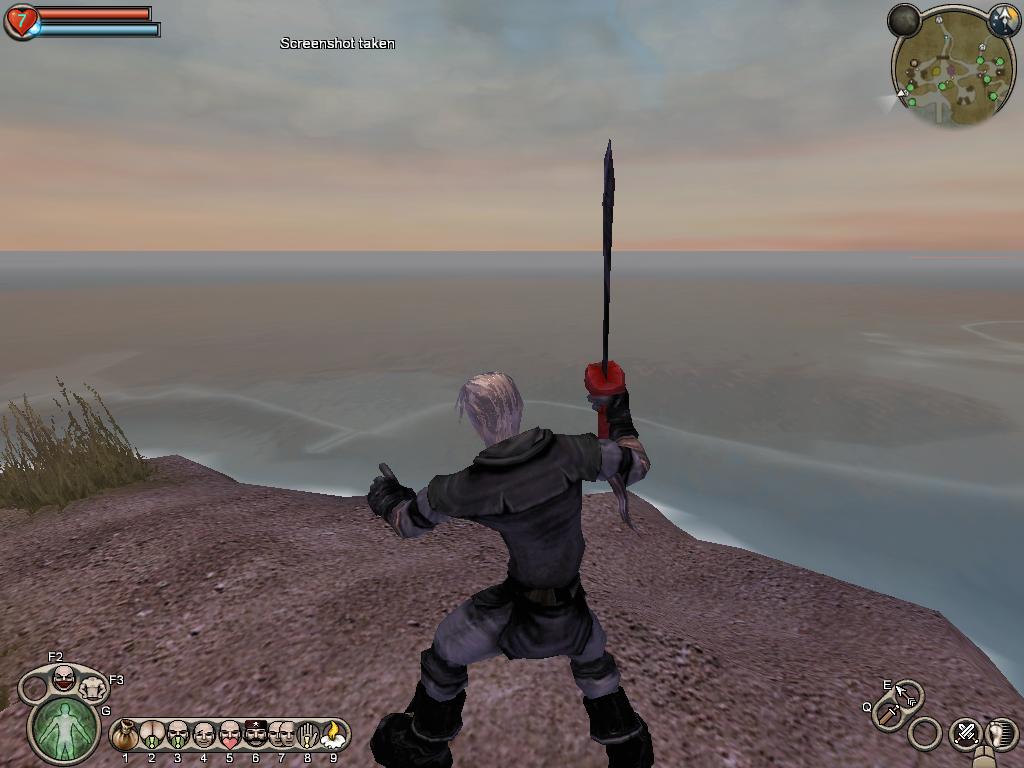The image size is (1024, 768).
Task: Click the crossed swords attack icon
Action: point(965,733)
